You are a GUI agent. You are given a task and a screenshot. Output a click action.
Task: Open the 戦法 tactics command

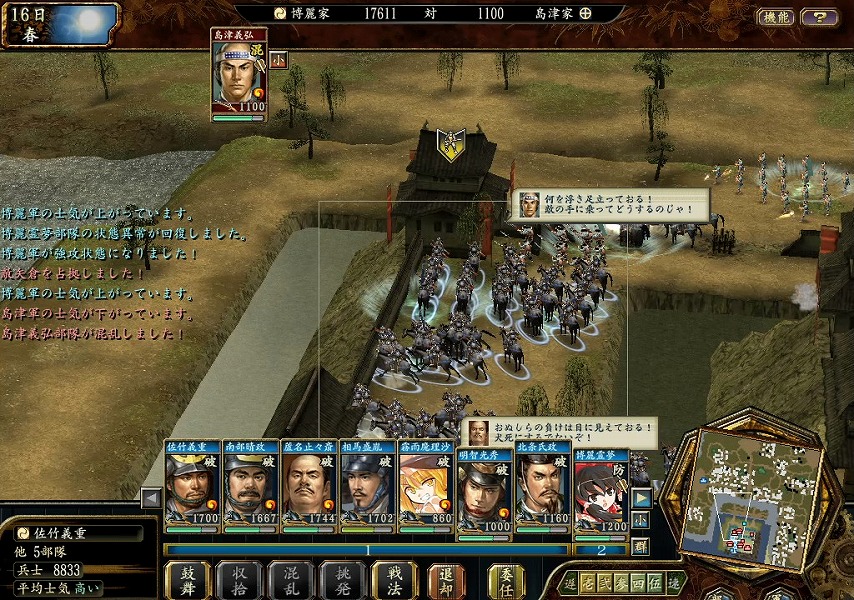[x=394, y=580]
